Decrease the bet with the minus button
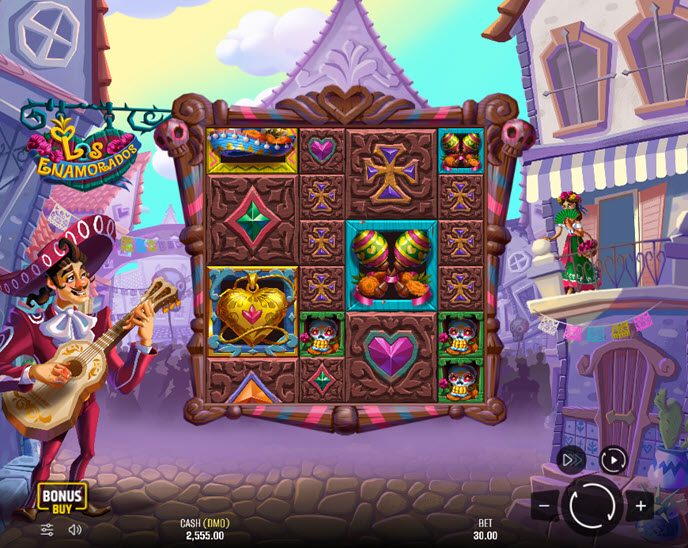The image size is (688, 548). (x=544, y=506)
